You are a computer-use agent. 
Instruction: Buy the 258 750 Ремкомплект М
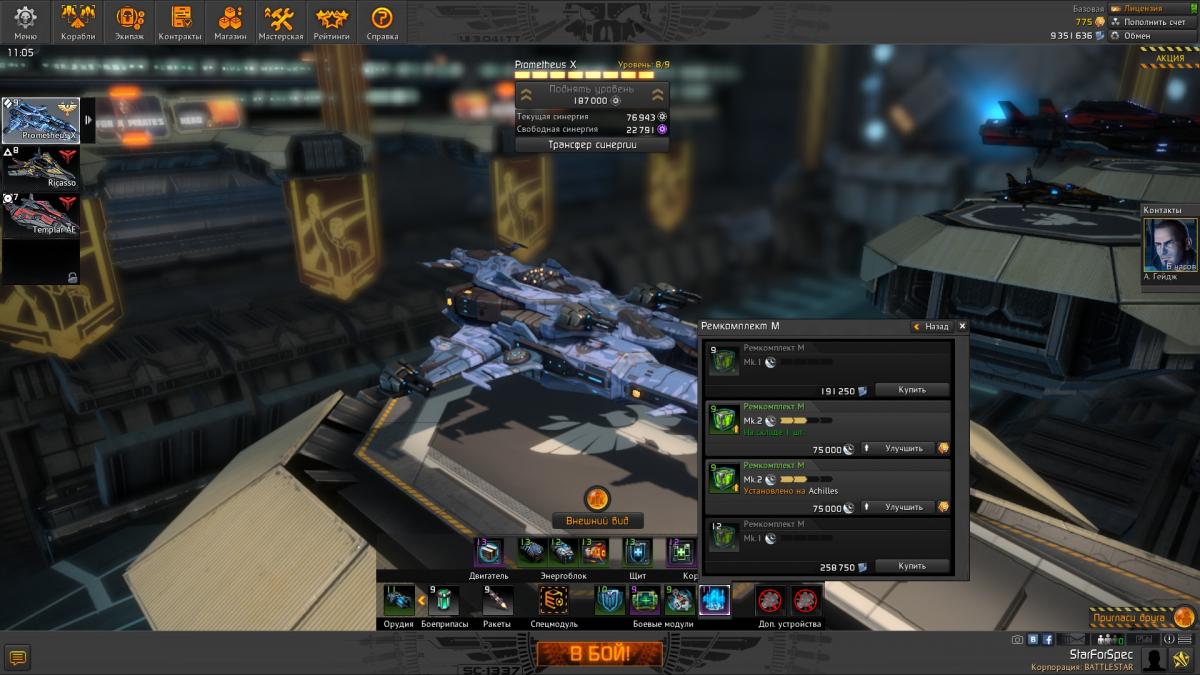coord(911,566)
